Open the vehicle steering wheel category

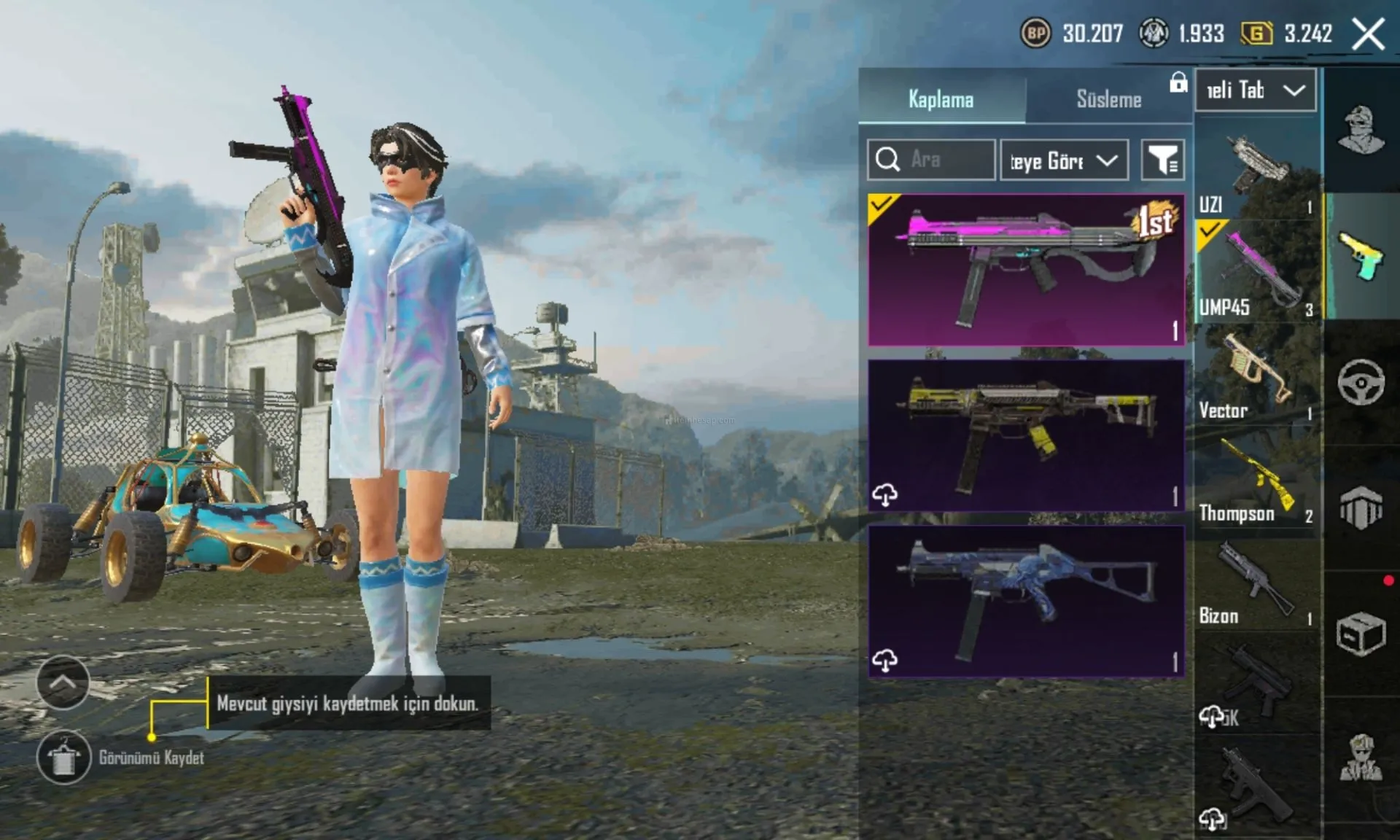[x=1361, y=382]
